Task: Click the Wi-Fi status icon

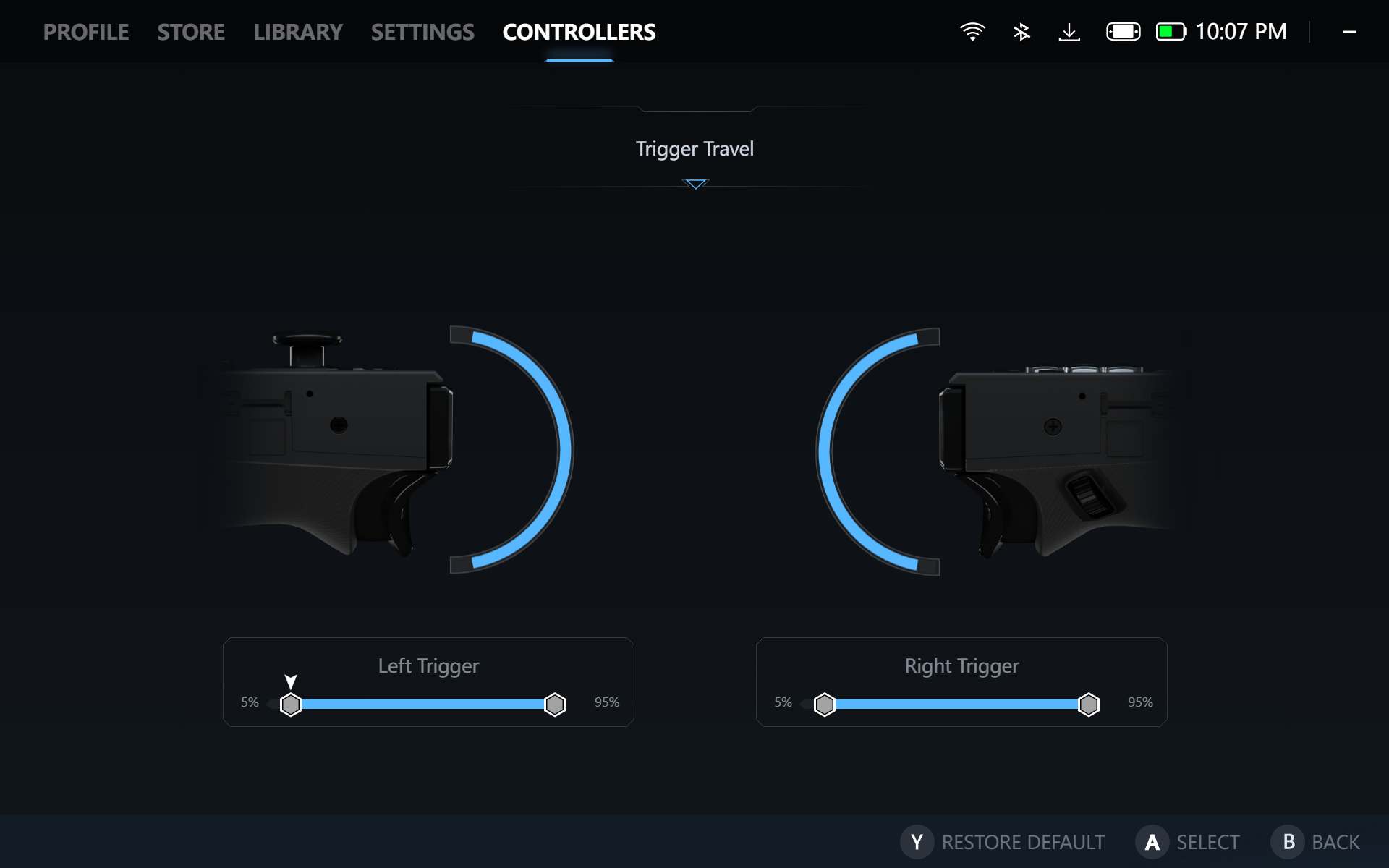Action: coord(972,31)
